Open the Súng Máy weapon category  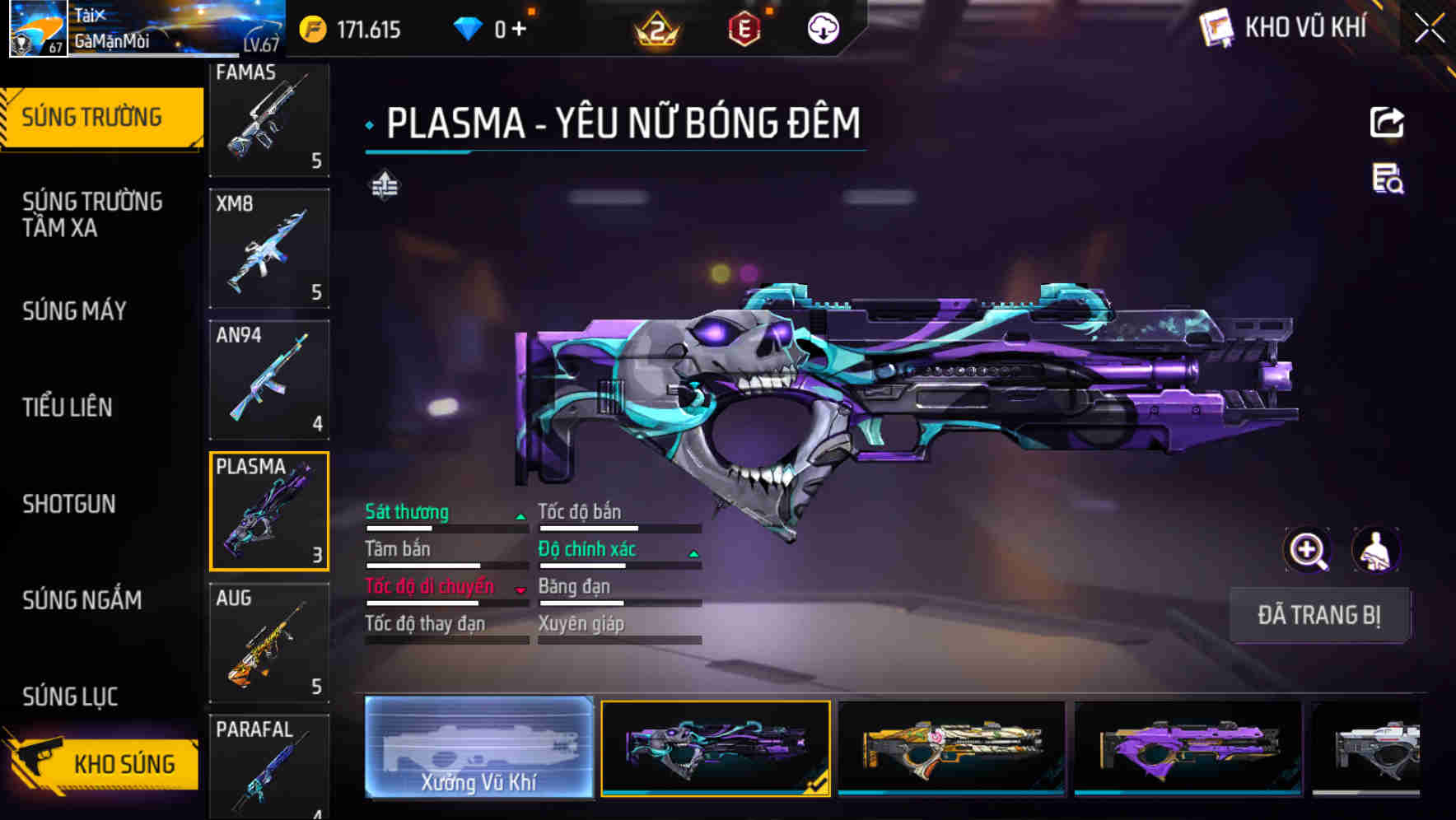75,311
